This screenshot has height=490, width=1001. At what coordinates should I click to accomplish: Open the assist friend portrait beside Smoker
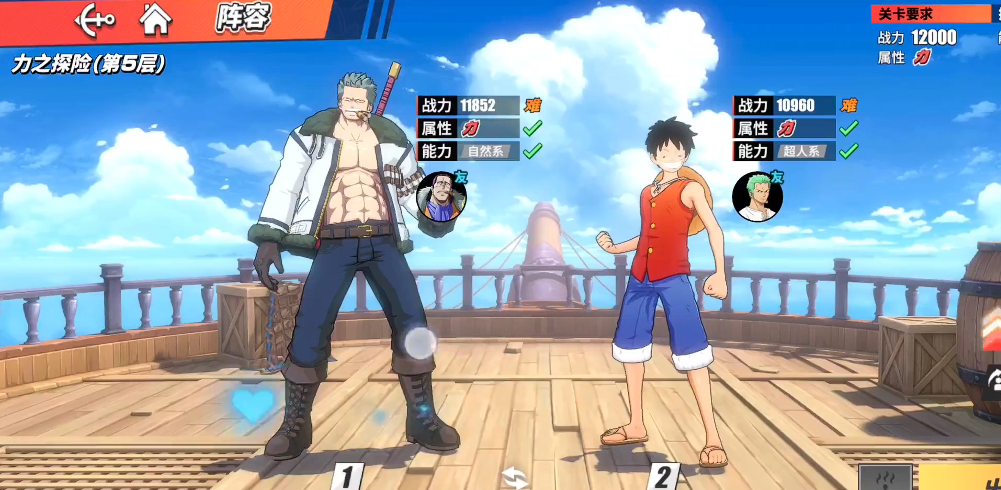pyautogui.click(x=441, y=195)
